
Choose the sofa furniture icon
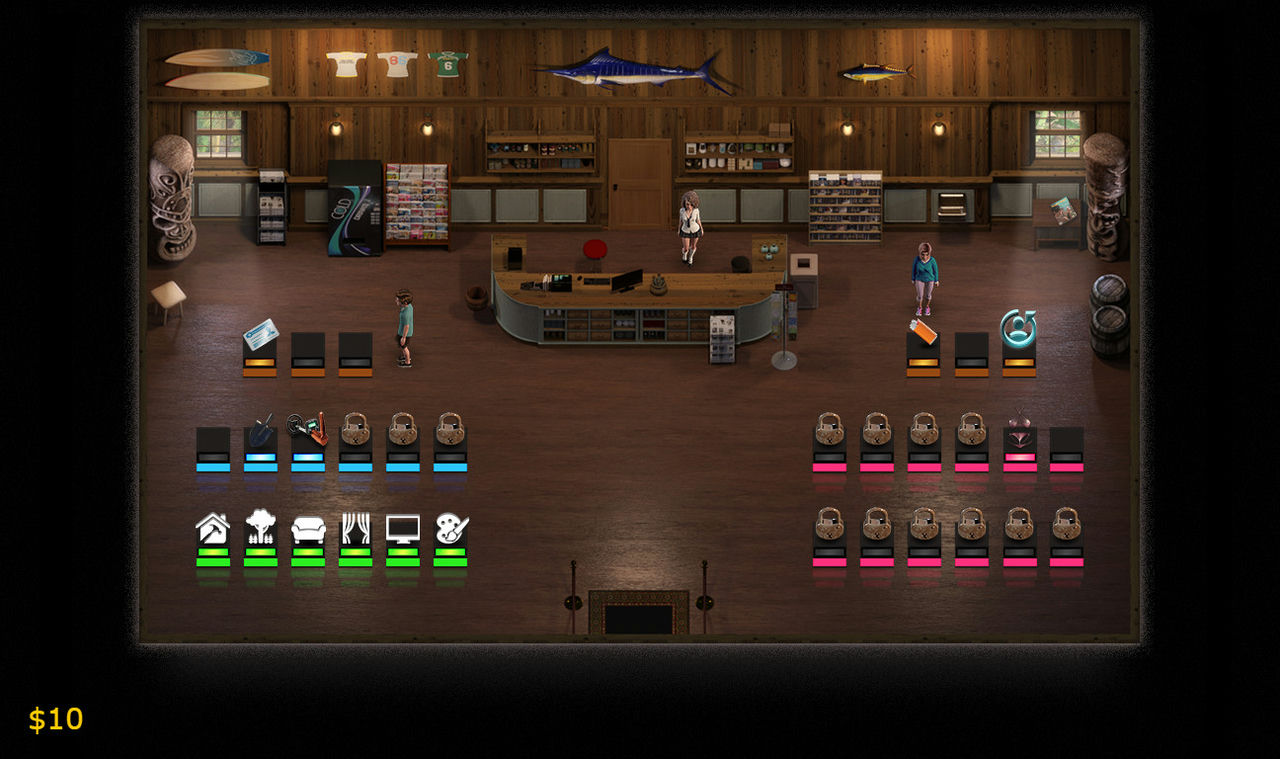click(x=308, y=529)
